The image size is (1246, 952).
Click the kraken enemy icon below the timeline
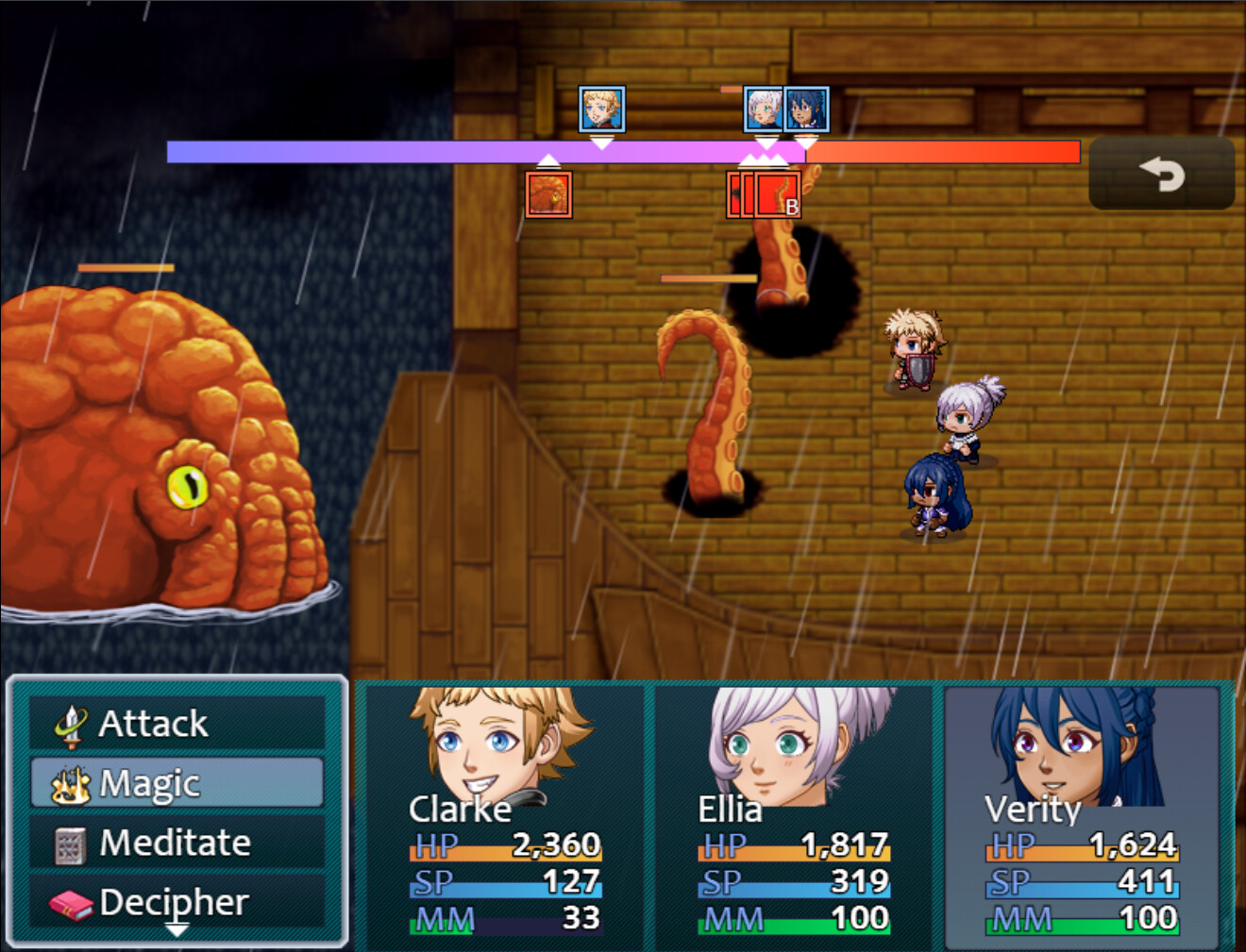click(548, 195)
